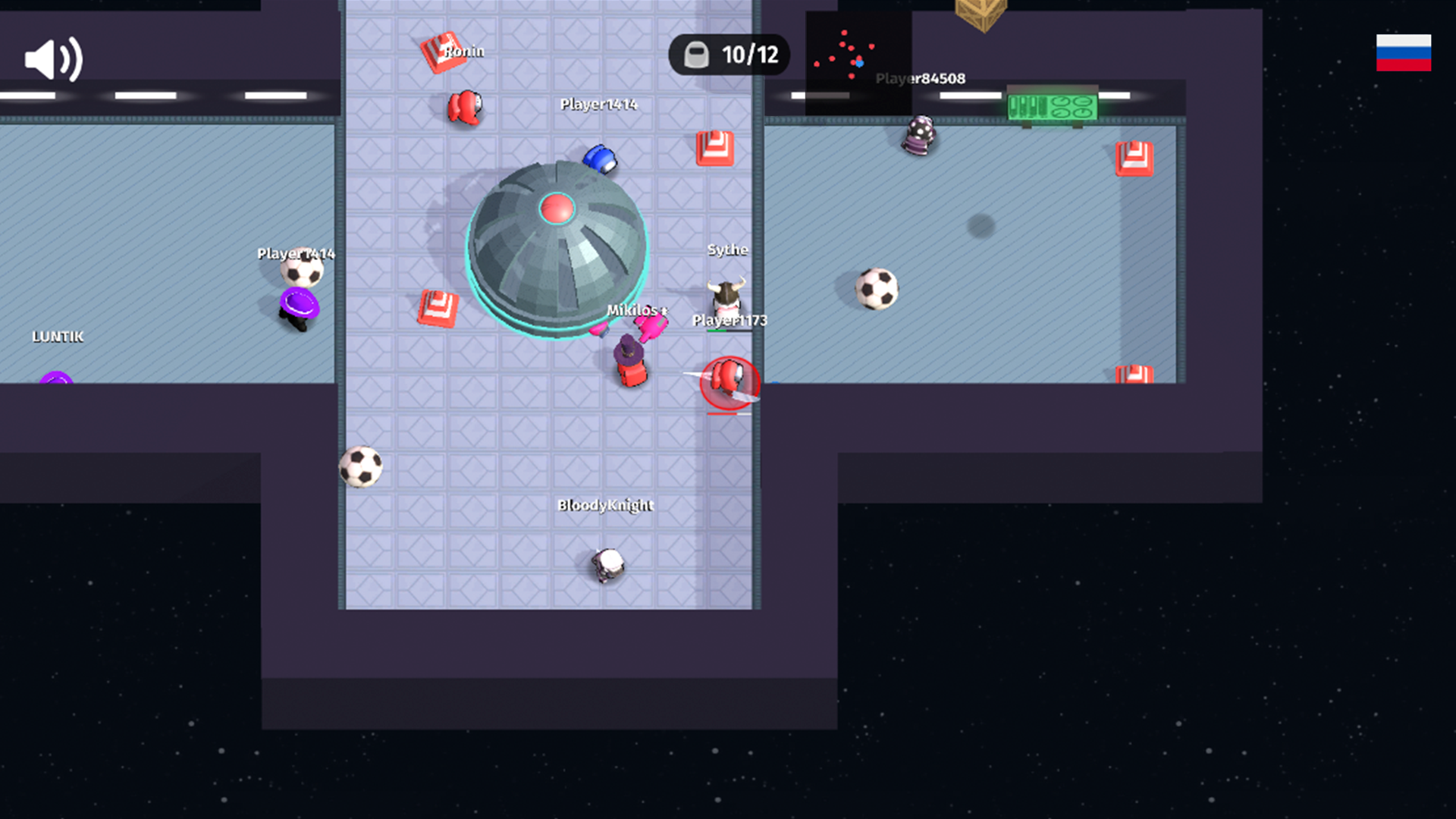Open the 10/12 players counter panel
This screenshot has width=1456, height=819.
click(728, 54)
